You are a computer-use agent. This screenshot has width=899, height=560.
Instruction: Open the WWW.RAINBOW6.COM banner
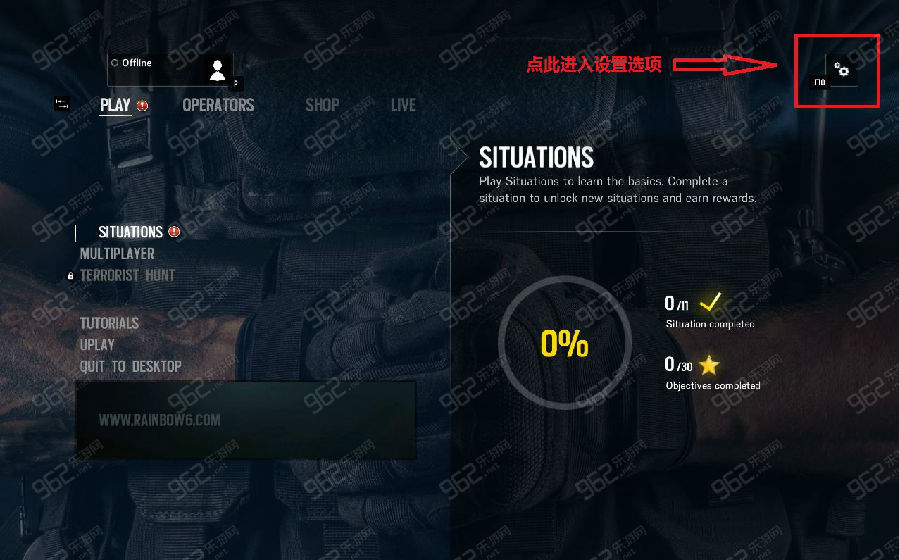pyautogui.click(x=246, y=420)
